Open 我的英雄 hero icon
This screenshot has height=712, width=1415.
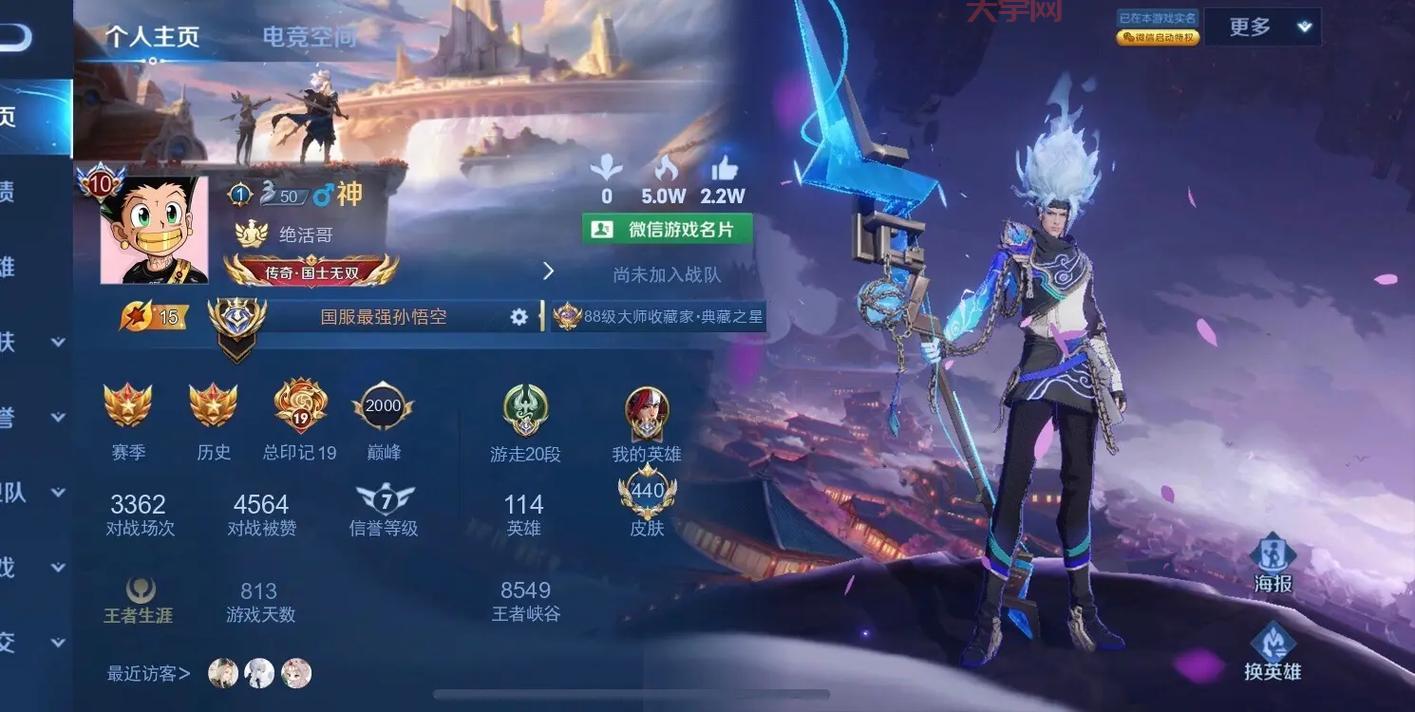[x=647, y=412]
